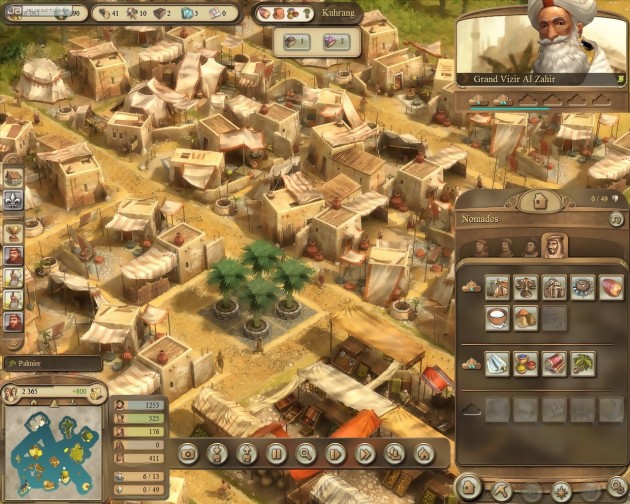Image resolution: width=630 pixels, height=504 pixels.
Task: Select the mosaic ornament building icon
Action: [581, 289]
